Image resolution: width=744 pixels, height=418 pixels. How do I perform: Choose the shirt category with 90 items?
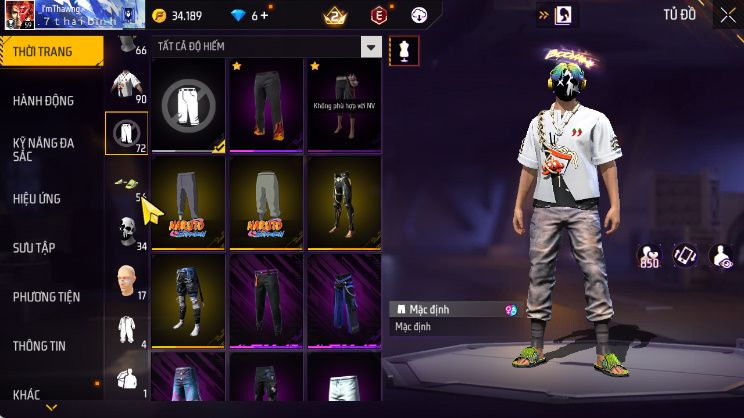(x=126, y=85)
